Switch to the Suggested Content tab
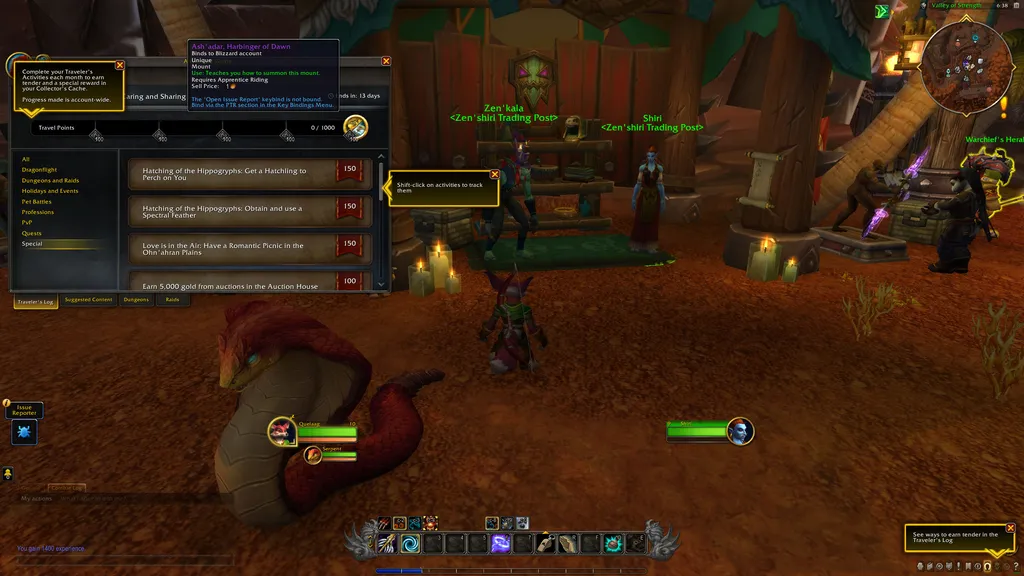 (x=88, y=300)
